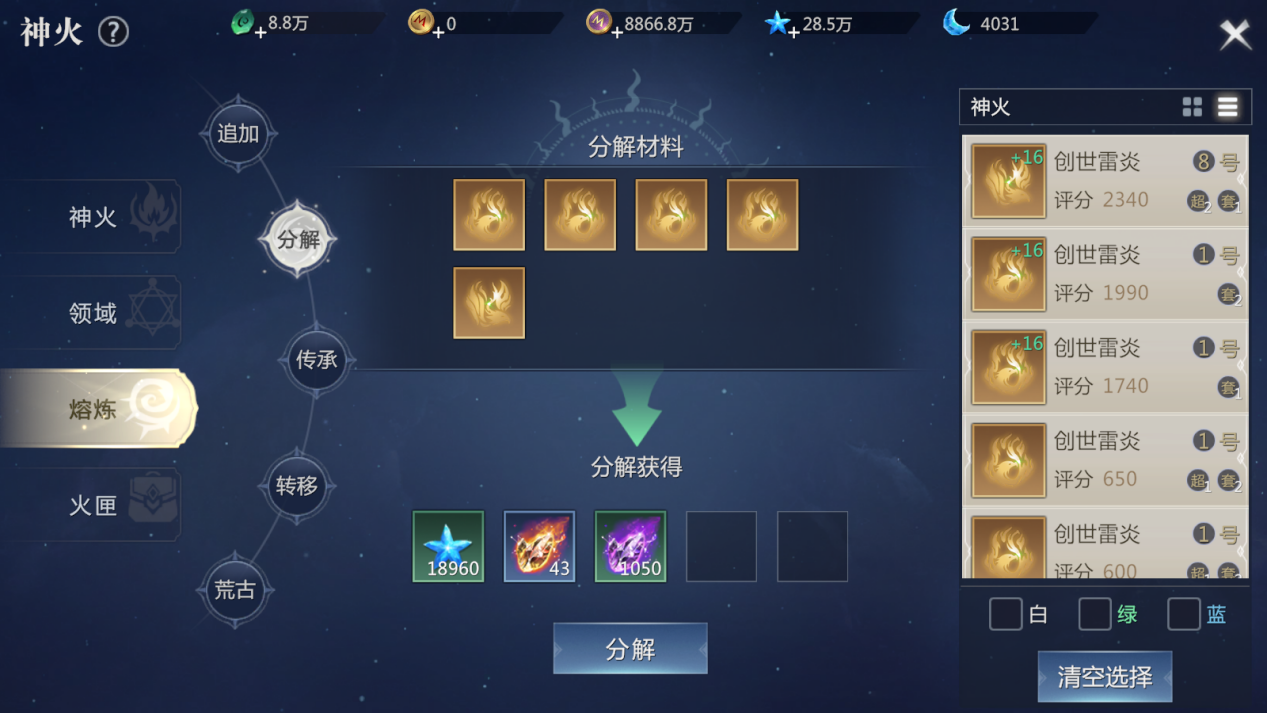Select the 熔炼 side tab
This screenshot has width=1267, height=713.
pos(95,409)
